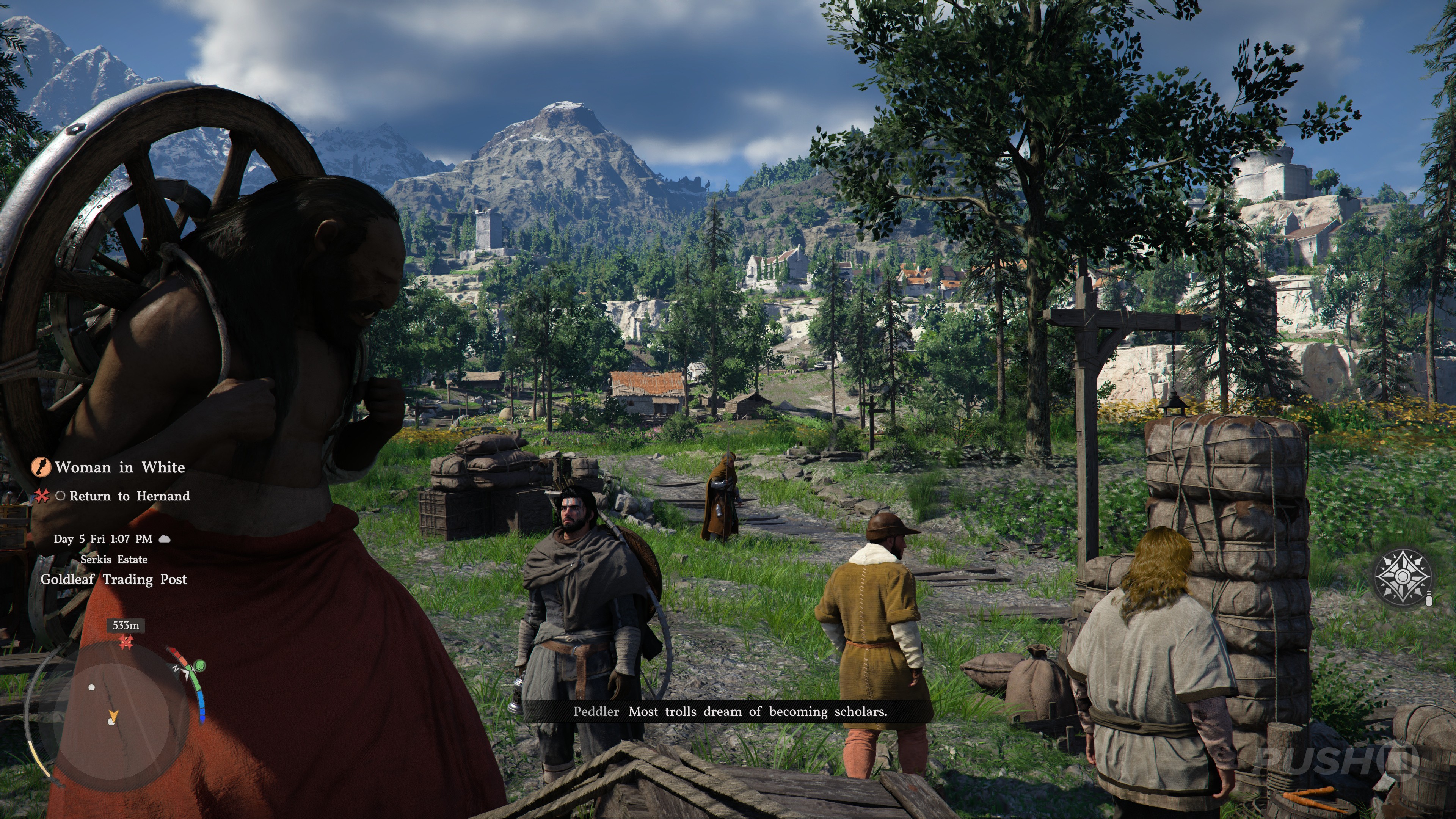Select the Return to Hernand objective

[129, 496]
